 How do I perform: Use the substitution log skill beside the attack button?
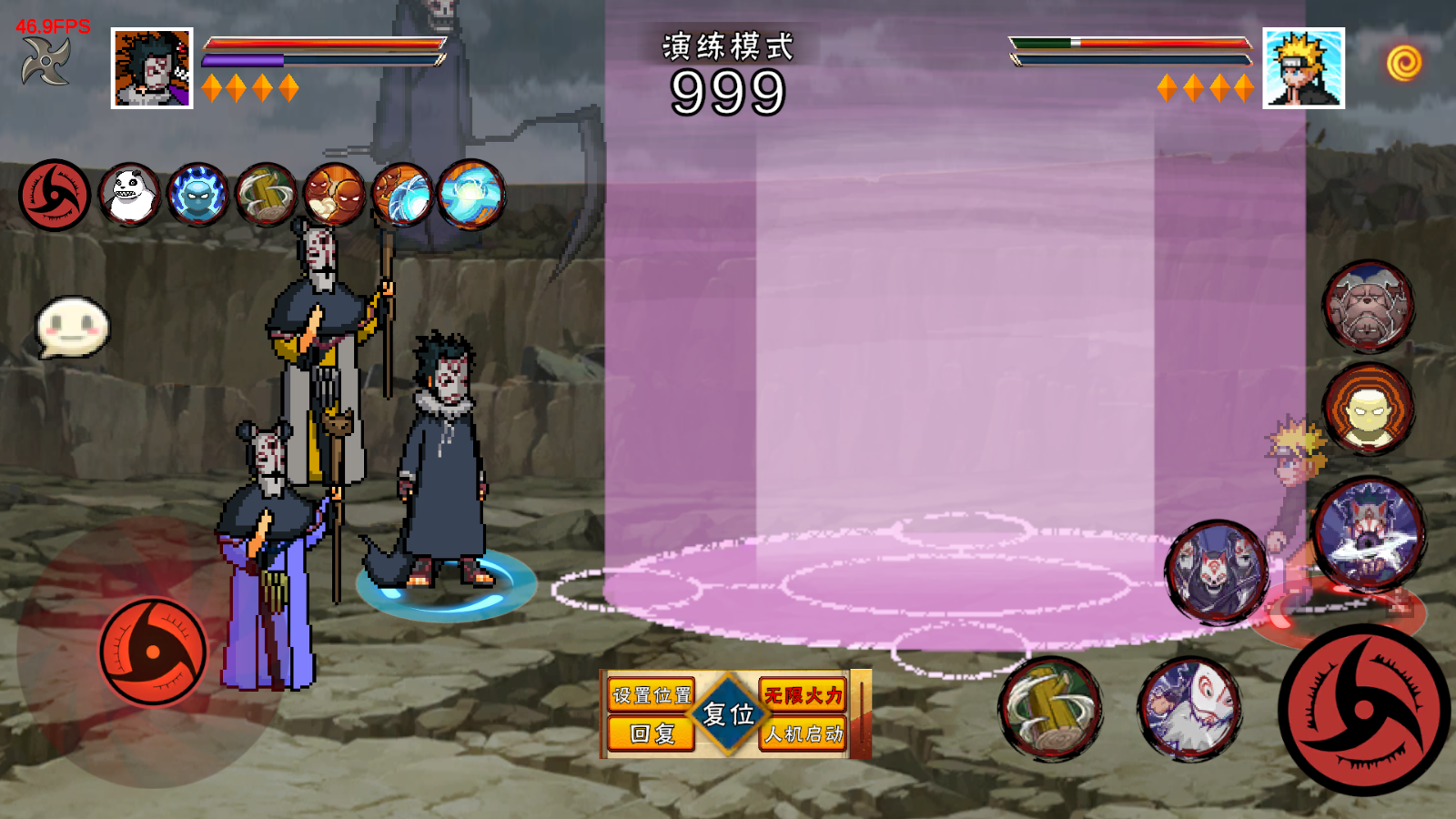coord(1051,708)
